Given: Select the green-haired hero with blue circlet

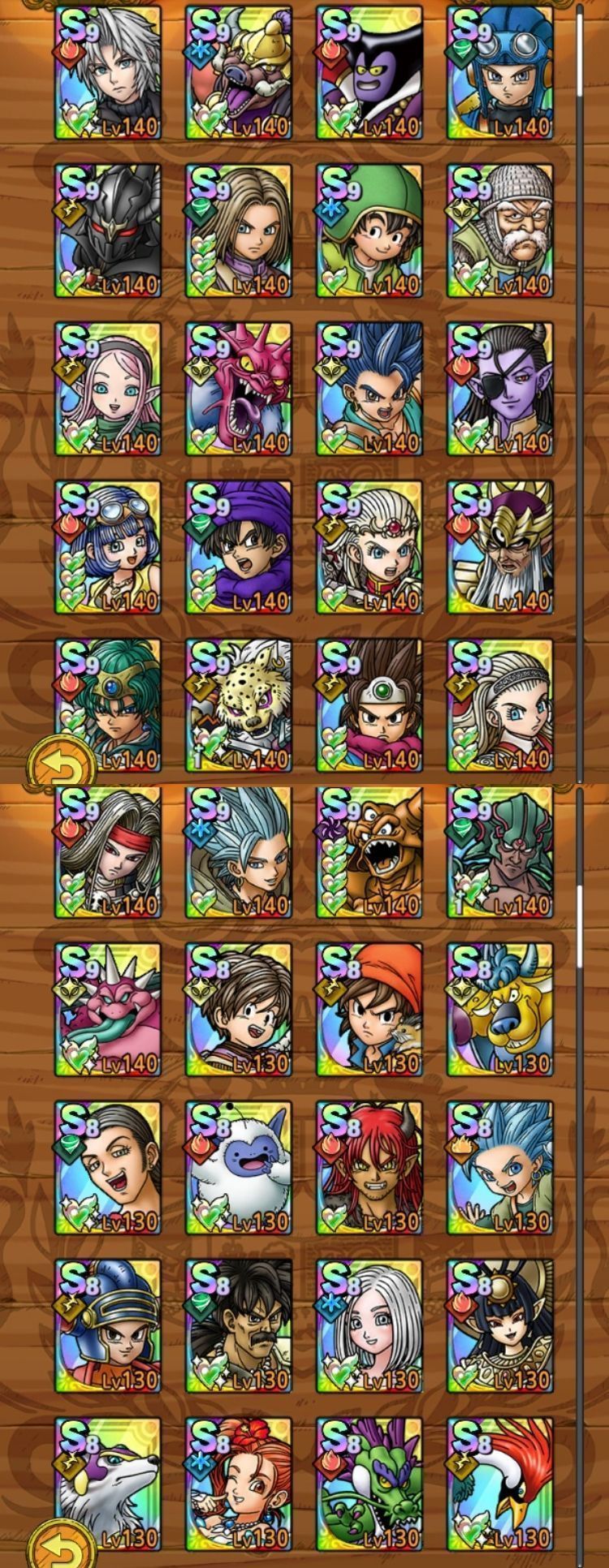Looking at the screenshot, I should 108,704.
